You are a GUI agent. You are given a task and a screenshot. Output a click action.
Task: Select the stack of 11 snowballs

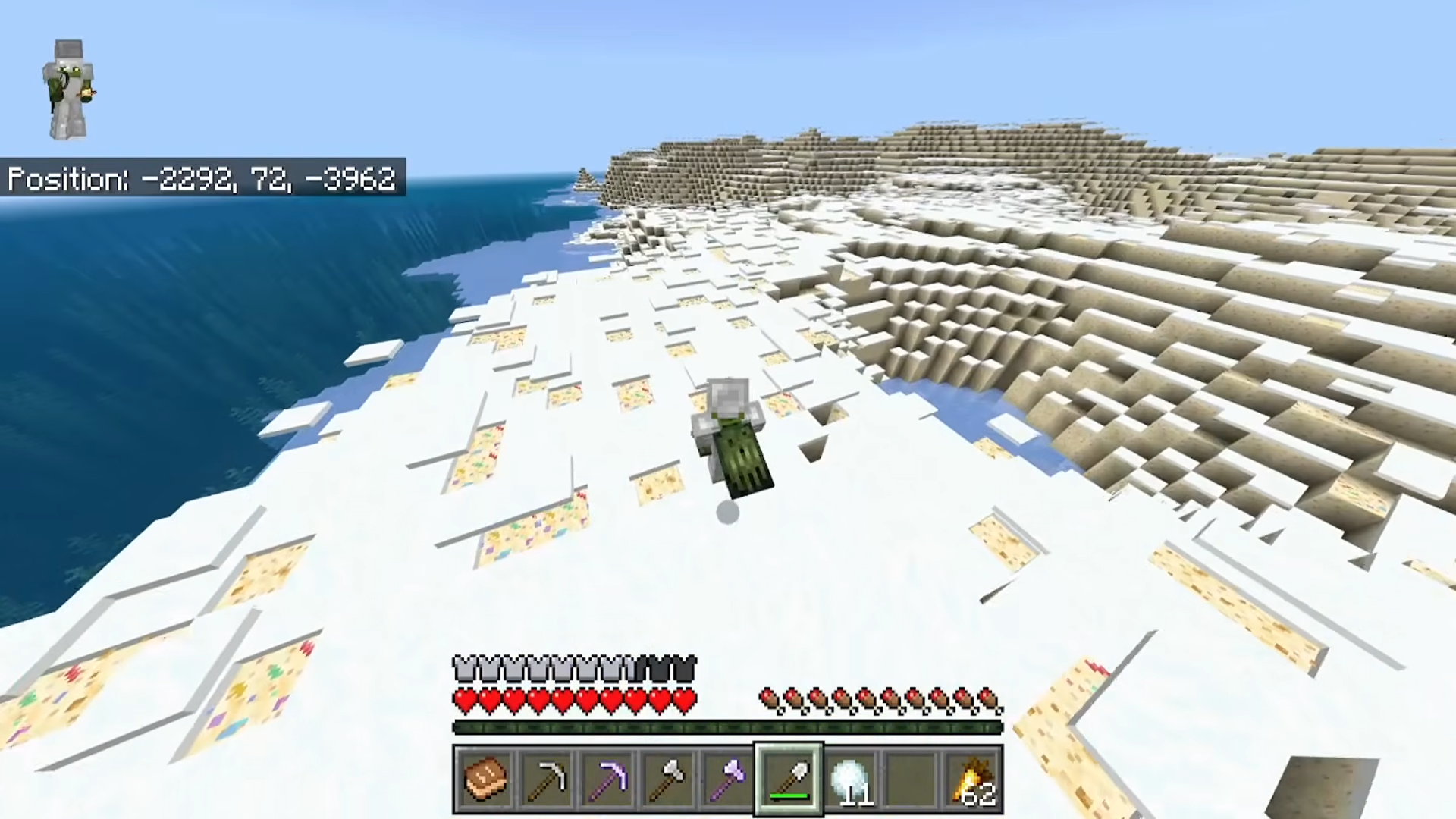coord(849,779)
